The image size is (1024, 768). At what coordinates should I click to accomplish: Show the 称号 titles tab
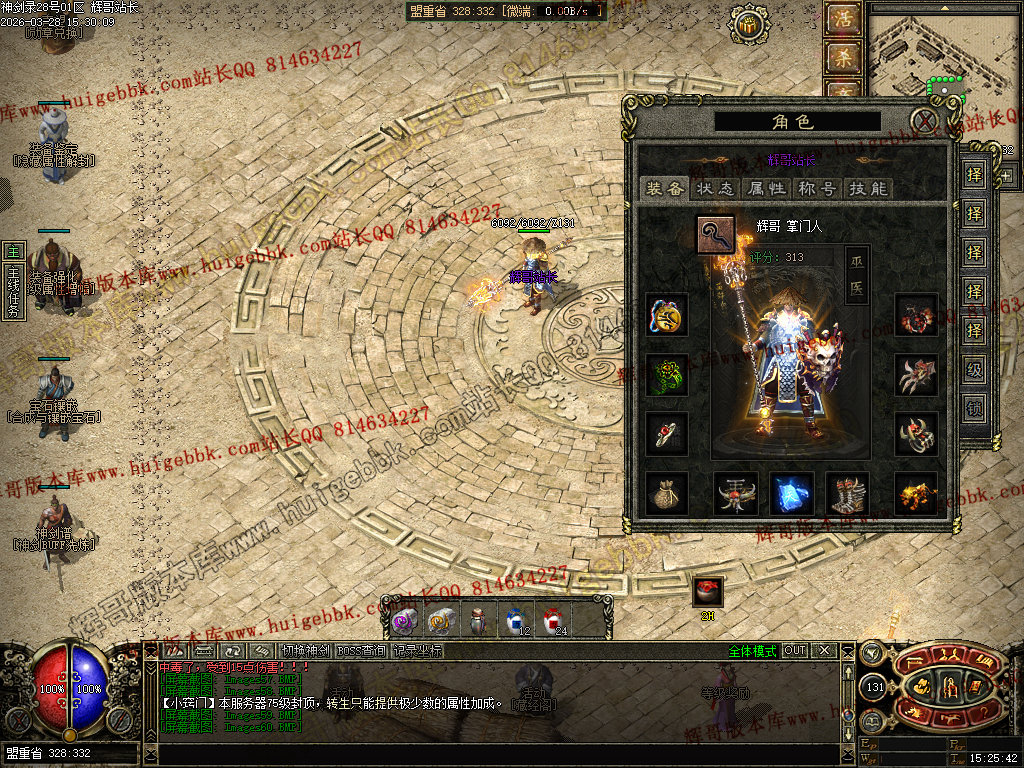coord(816,188)
